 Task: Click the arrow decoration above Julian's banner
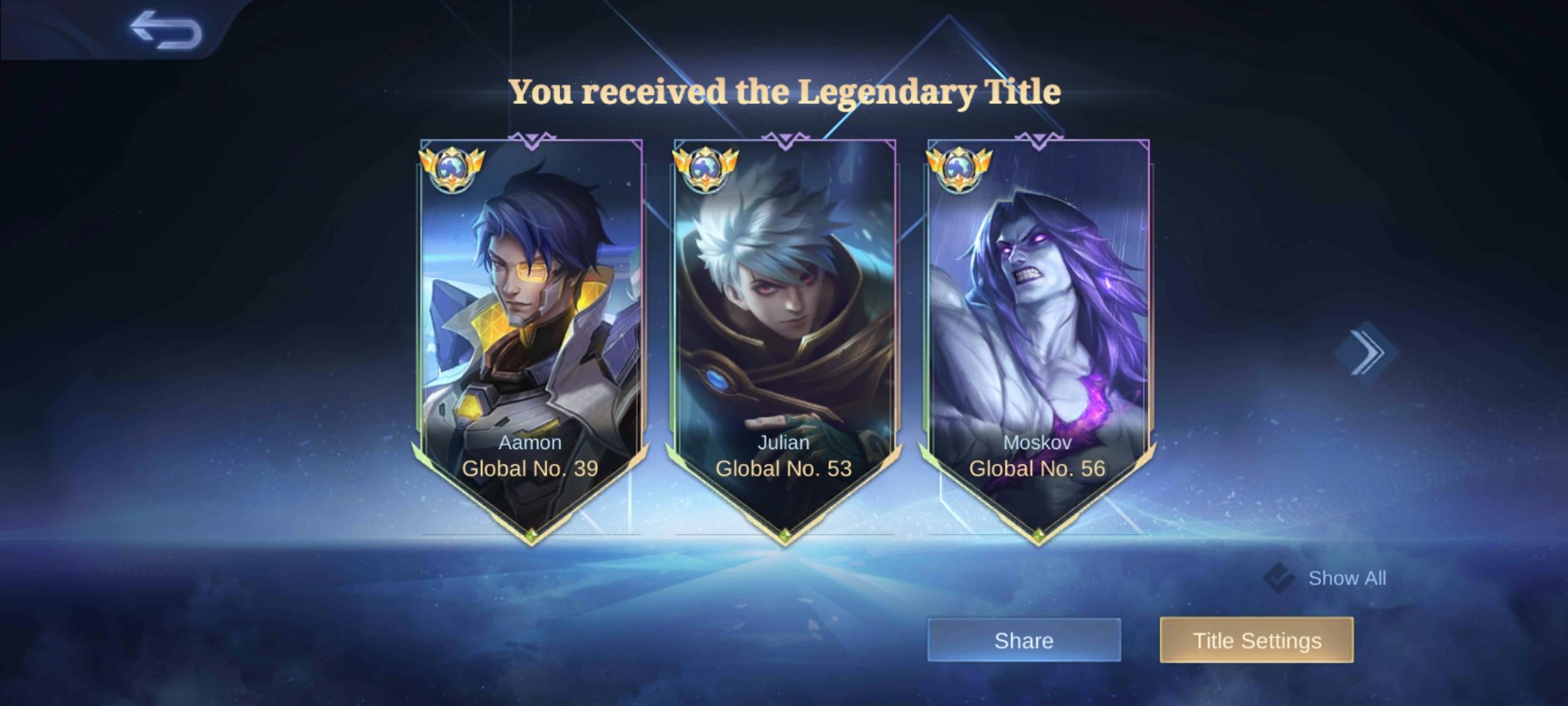(x=784, y=139)
